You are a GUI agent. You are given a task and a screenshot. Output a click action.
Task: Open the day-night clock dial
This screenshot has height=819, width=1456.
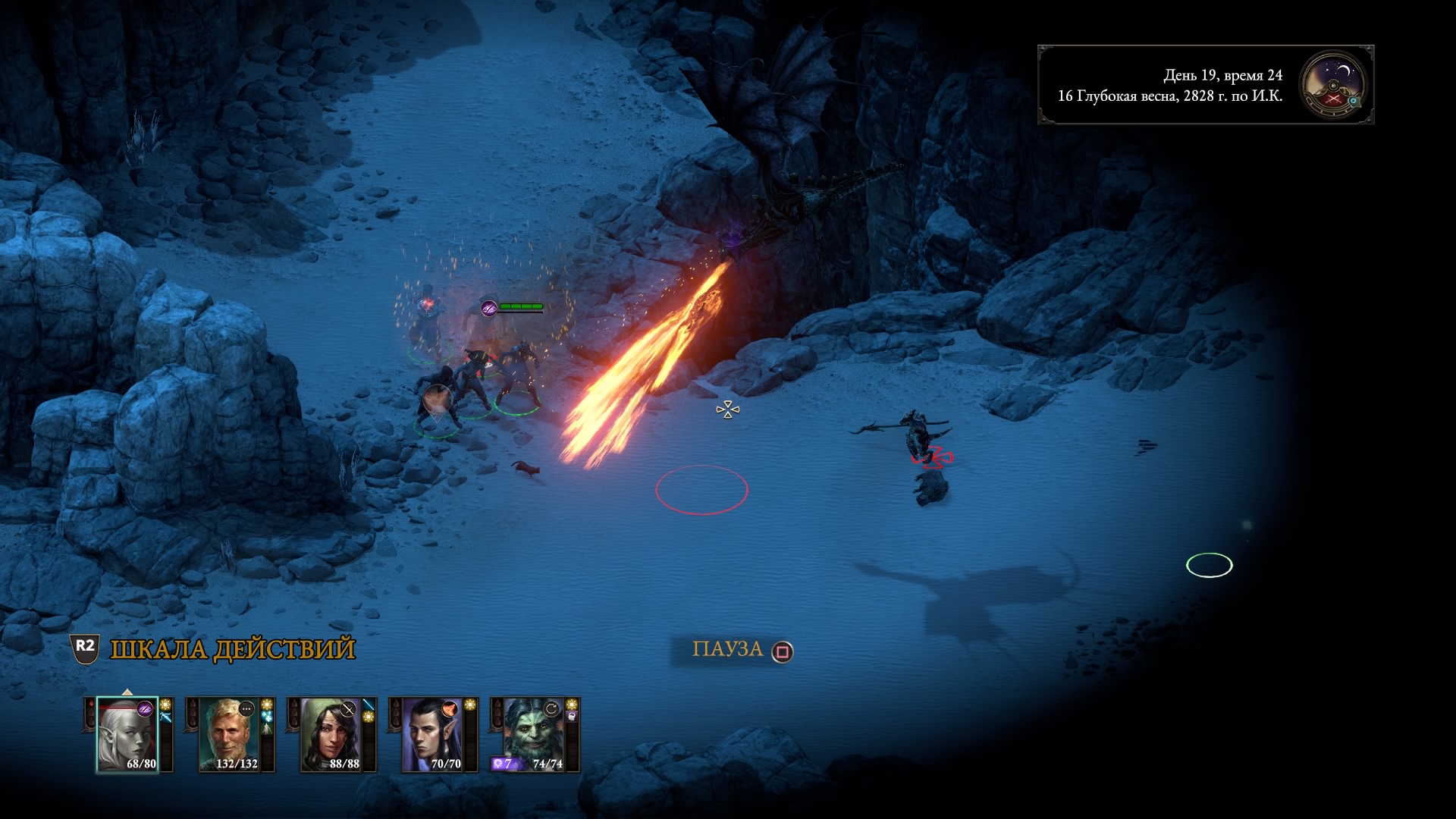(x=1332, y=84)
